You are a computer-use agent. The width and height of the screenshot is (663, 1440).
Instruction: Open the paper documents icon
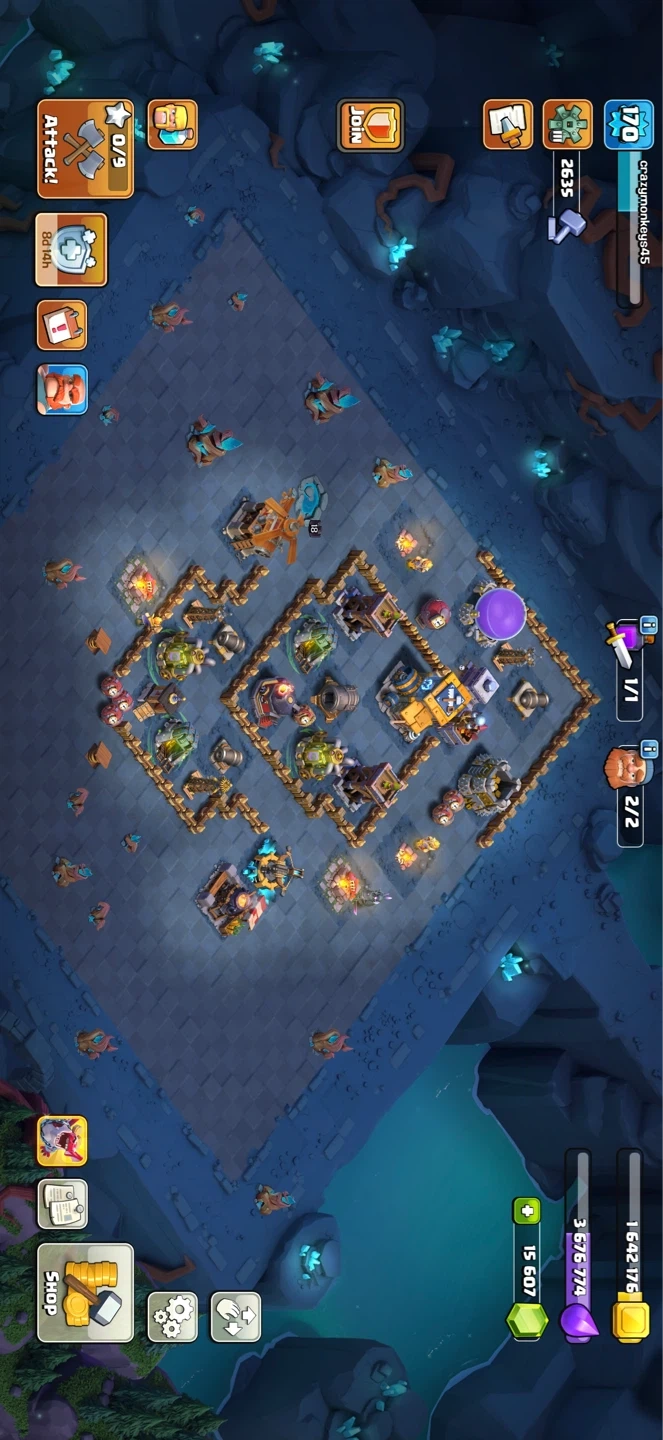coord(62,1204)
